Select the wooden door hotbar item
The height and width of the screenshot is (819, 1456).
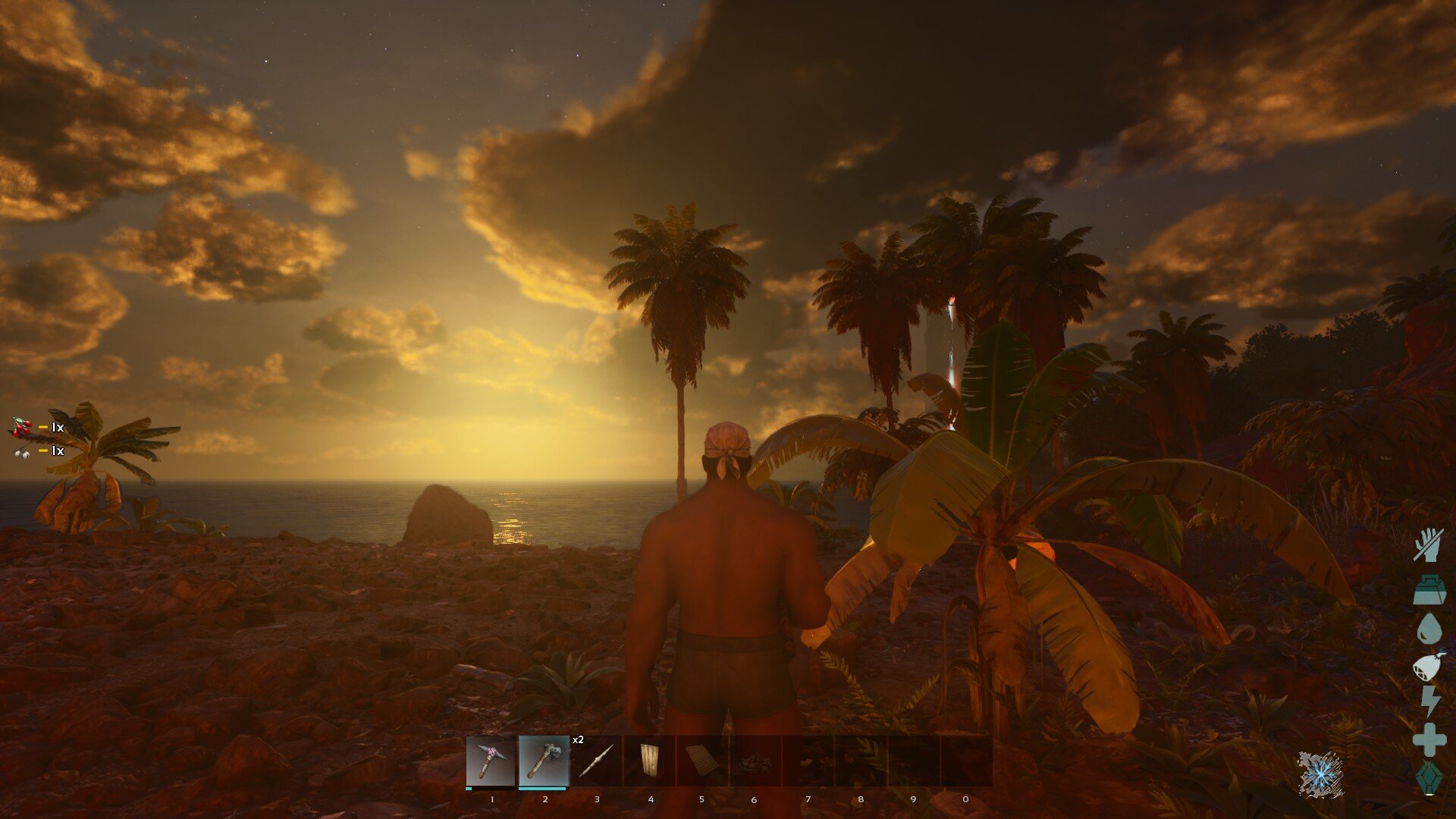coord(649,761)
